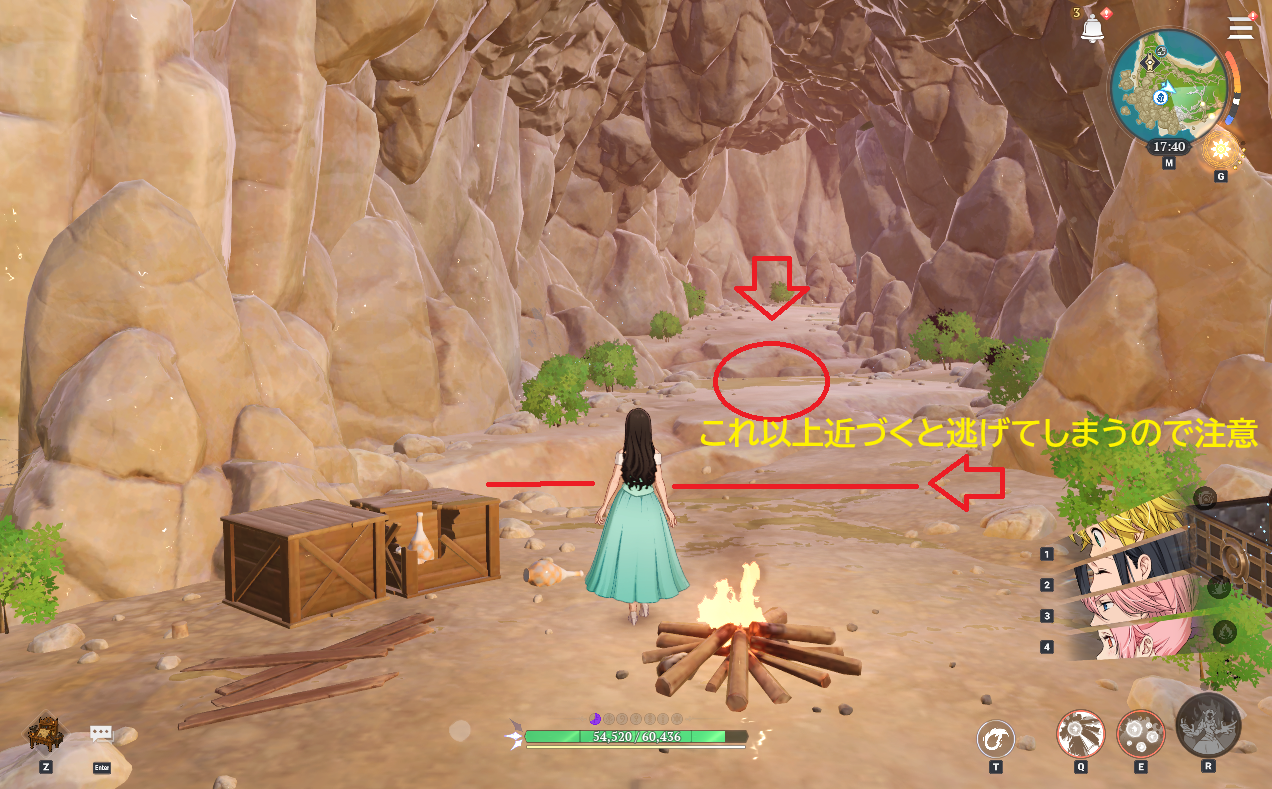Click the glowing sun icon
The height and width of the screenshot is (789, 1272).
1220,151
